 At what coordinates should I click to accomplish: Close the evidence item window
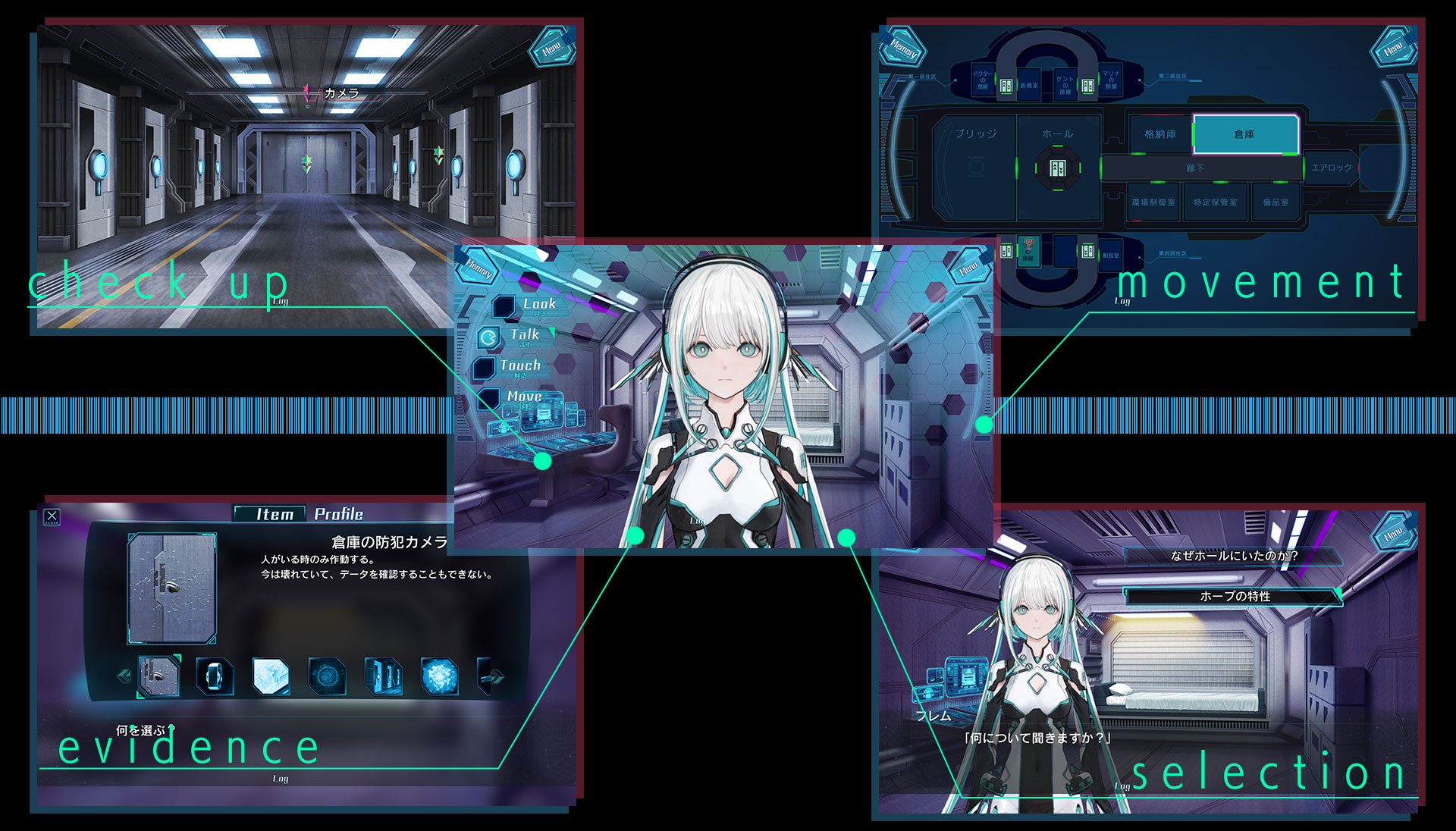(x=52, y=517)
